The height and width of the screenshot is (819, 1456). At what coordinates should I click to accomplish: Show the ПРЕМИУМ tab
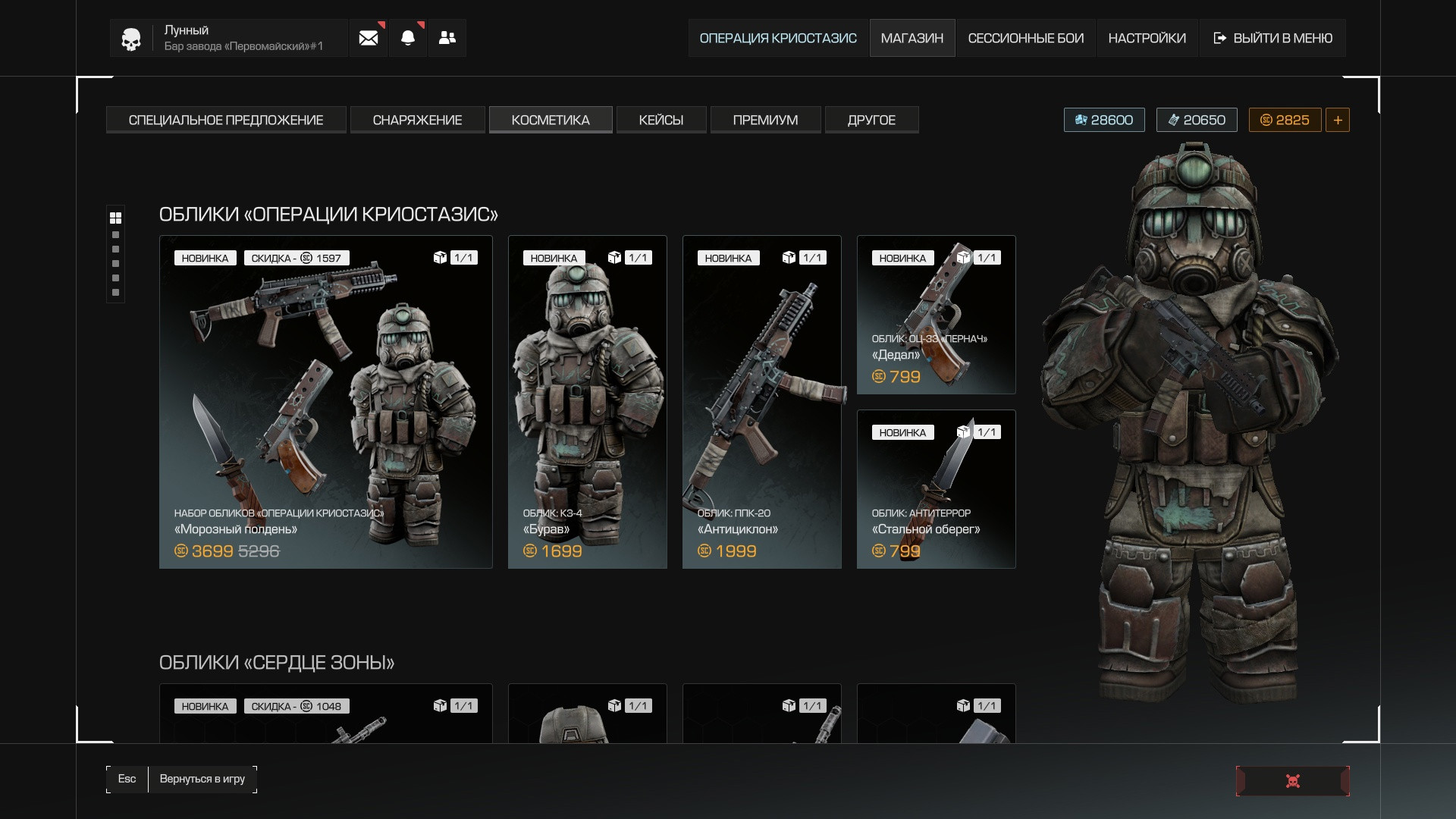point(765,120)
